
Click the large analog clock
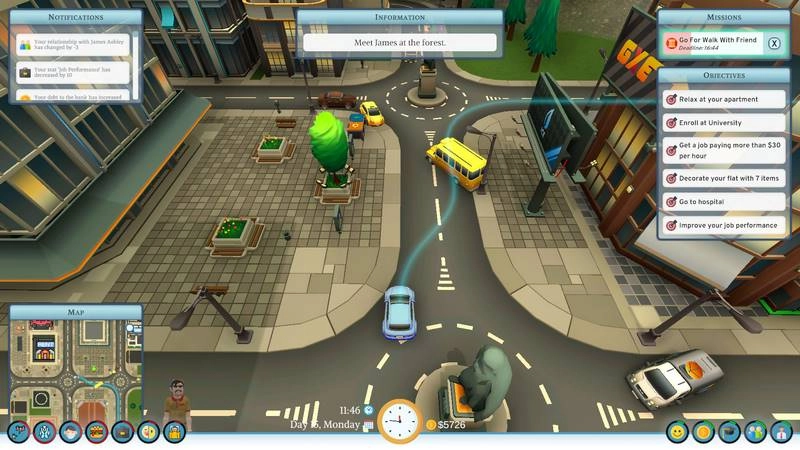pyautogui.click(x=400, y=421)
